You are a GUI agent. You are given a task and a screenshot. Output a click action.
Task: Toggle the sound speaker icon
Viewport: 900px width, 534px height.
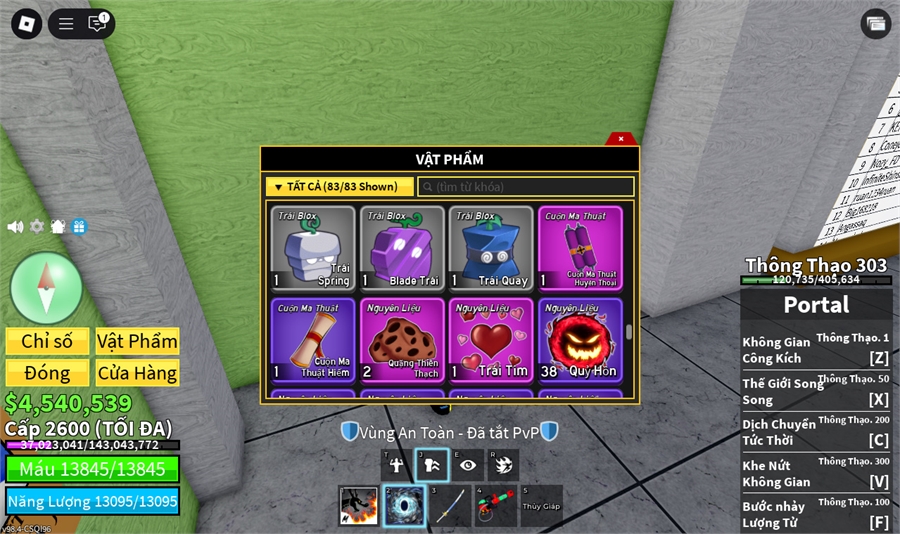15,227
